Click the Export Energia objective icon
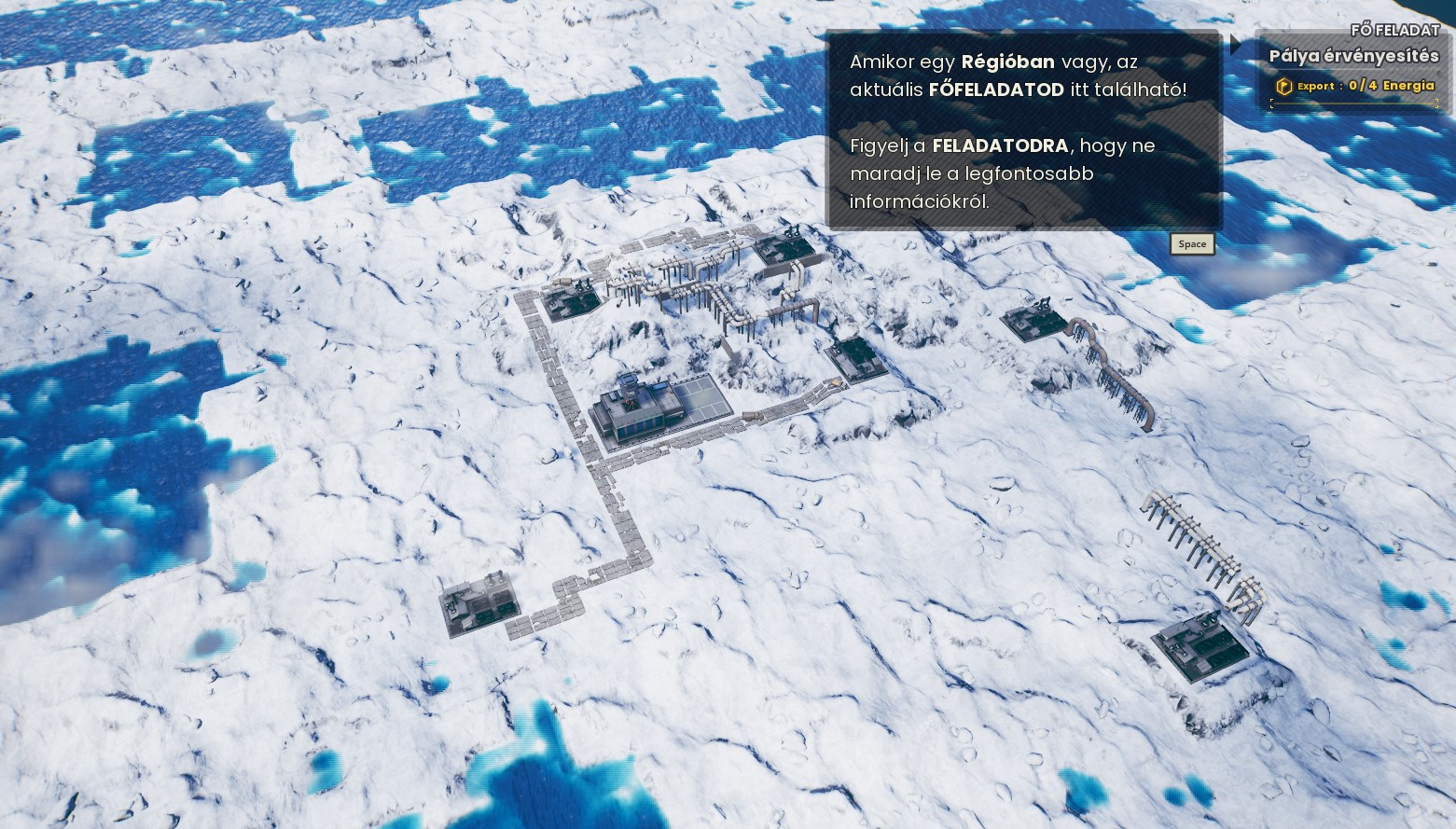The height and width of the screenshot is (829, 1456). click(x=1284, y=87)
